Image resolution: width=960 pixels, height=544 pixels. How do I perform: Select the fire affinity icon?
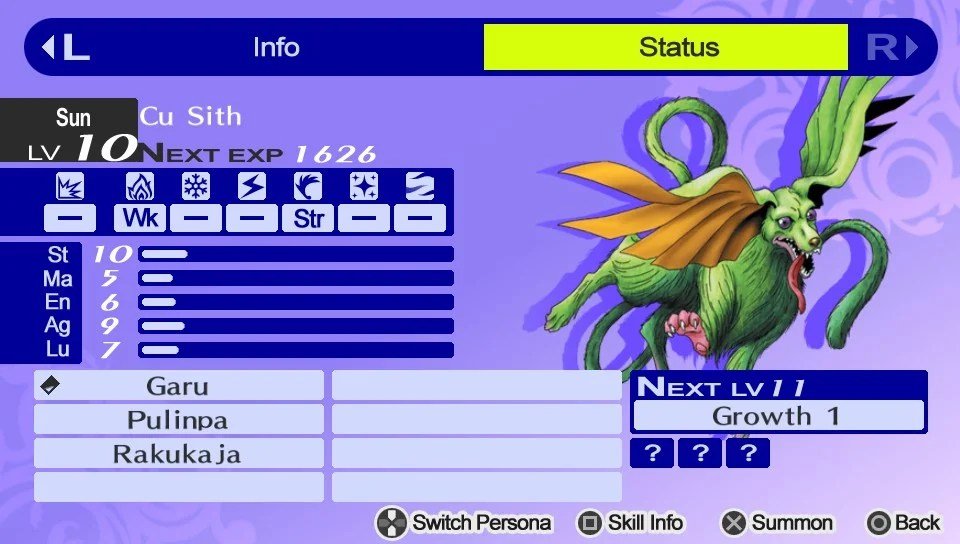coord(140,187)
